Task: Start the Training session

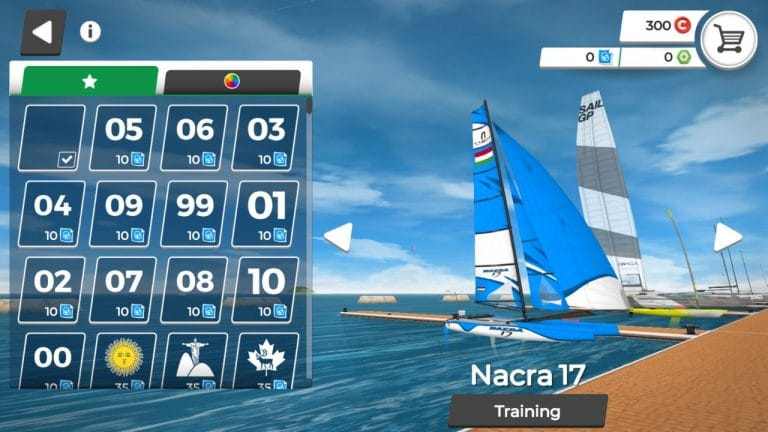Action: (x=527, y=411)
